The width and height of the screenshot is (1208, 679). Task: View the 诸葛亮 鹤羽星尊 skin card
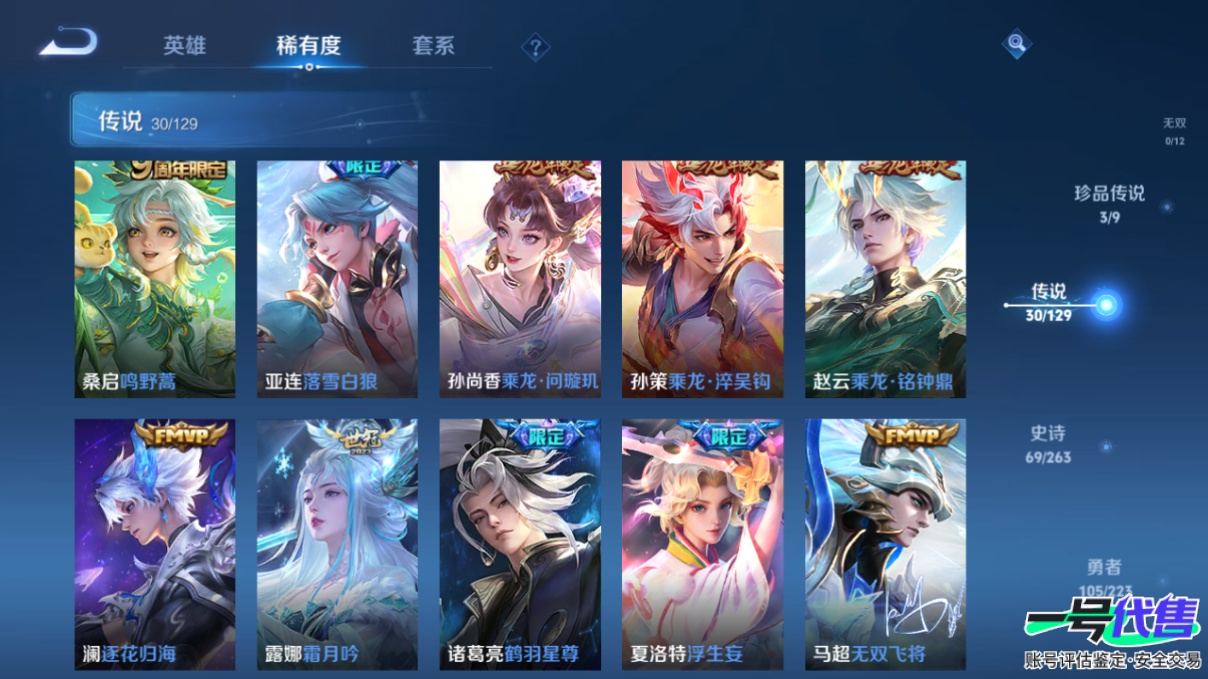pyautogui.click(x=520, y=544)
